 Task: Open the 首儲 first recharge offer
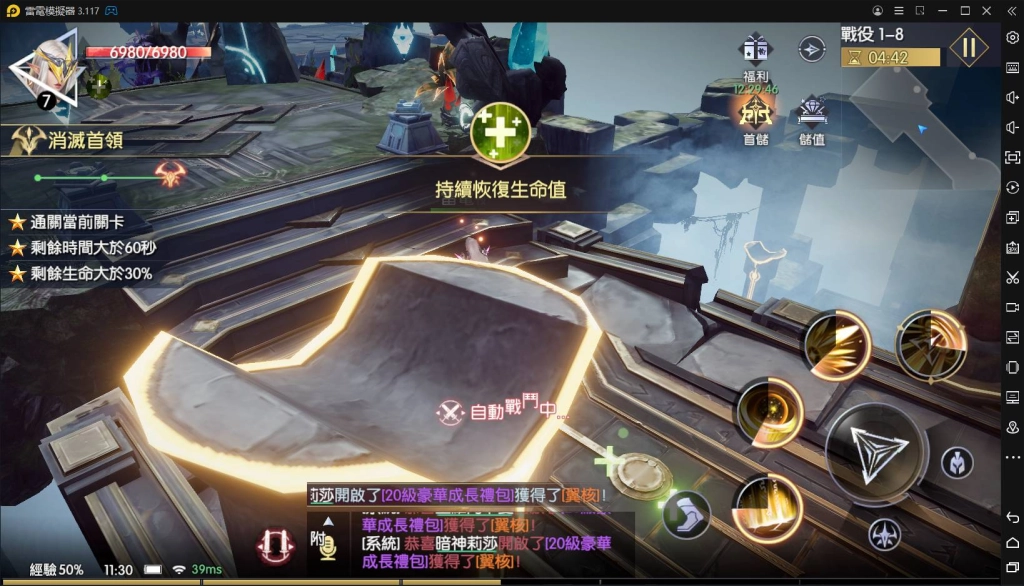tap(756, 116)
